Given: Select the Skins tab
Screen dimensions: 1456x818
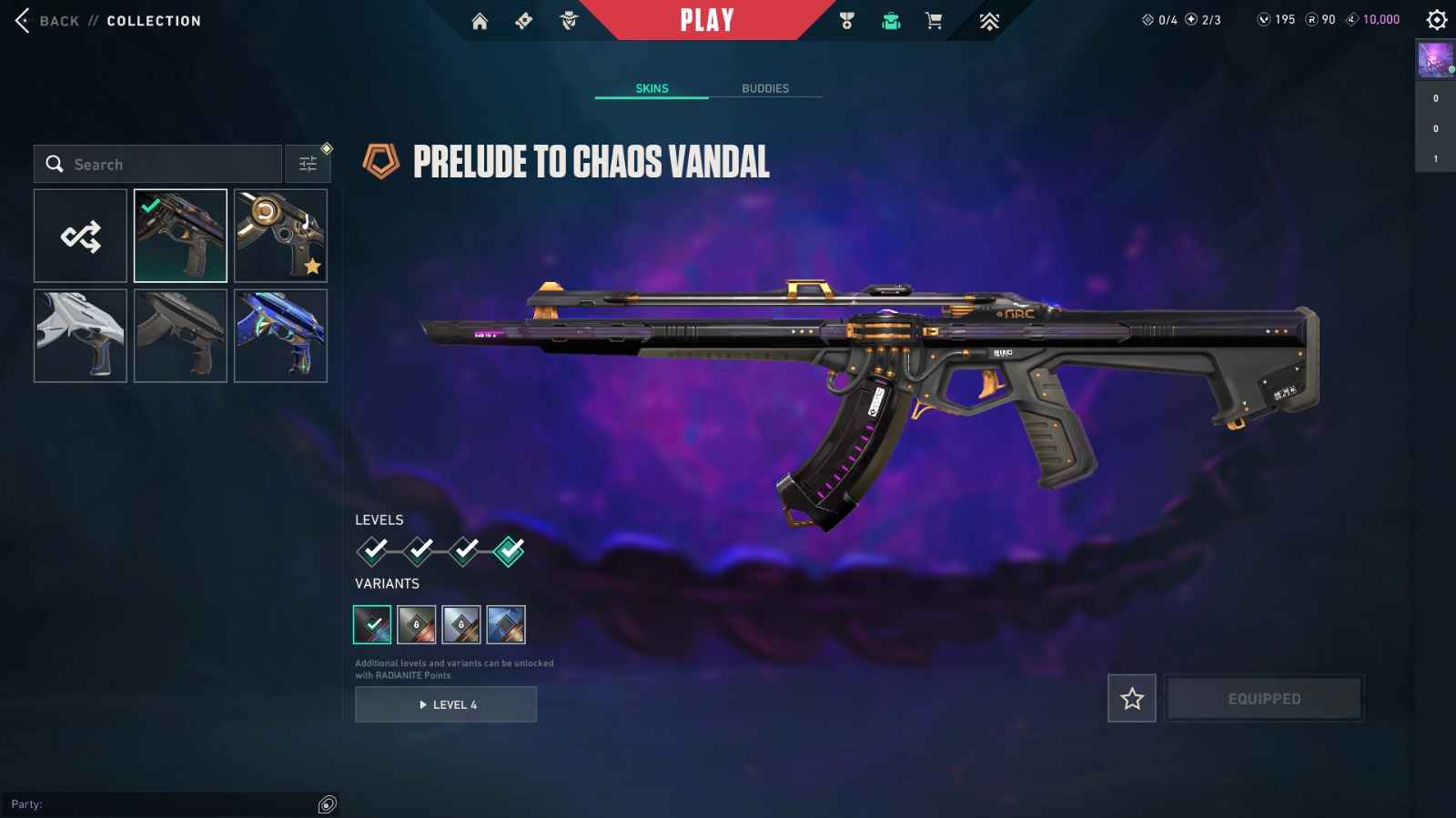Looking at the screenshot, I should 652,88.
